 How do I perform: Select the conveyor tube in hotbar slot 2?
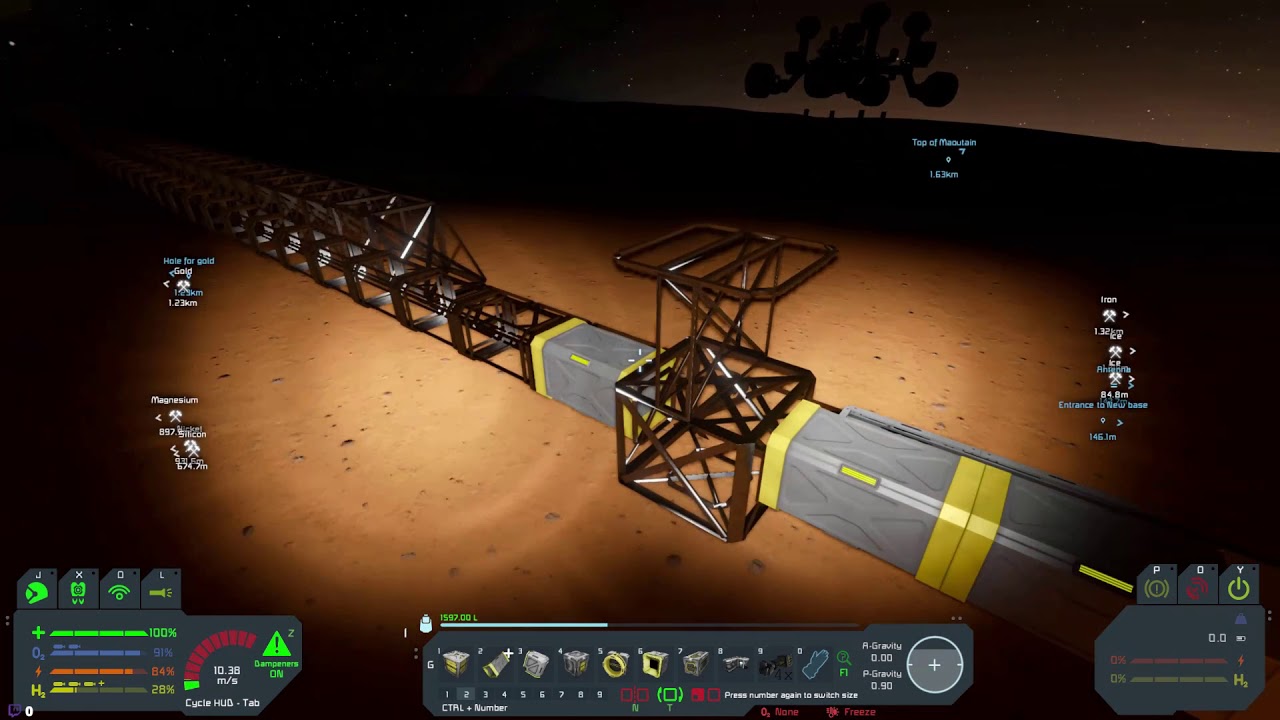point(495,663)
